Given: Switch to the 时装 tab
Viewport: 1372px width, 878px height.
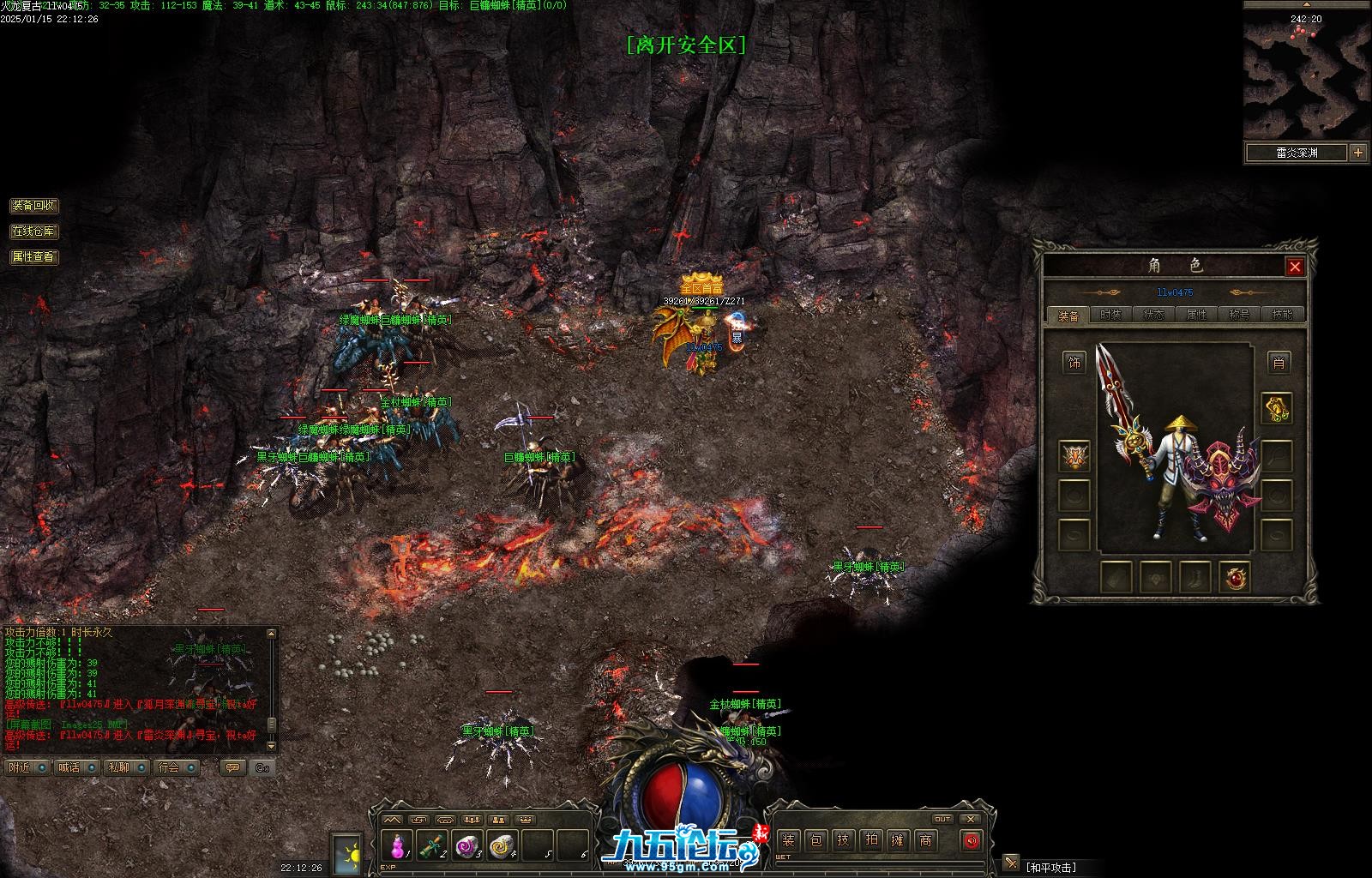Looking at the screenshot, I should click(x=1110, y=315).
